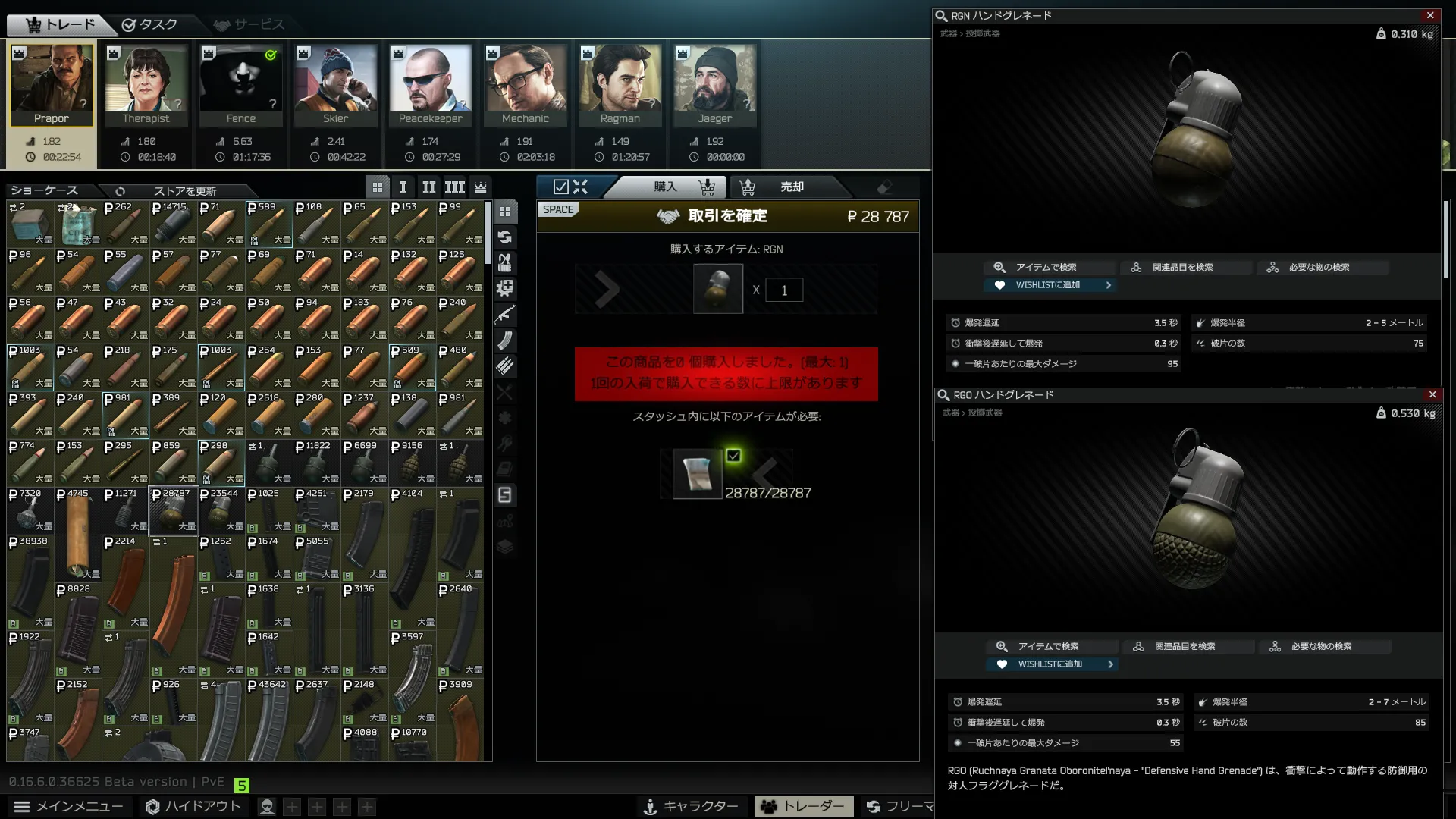Viewport: 1456px width, 819px height.
Task: Select the 28787 rouble RGN grenade slot
Action: (x=172, y=510)
